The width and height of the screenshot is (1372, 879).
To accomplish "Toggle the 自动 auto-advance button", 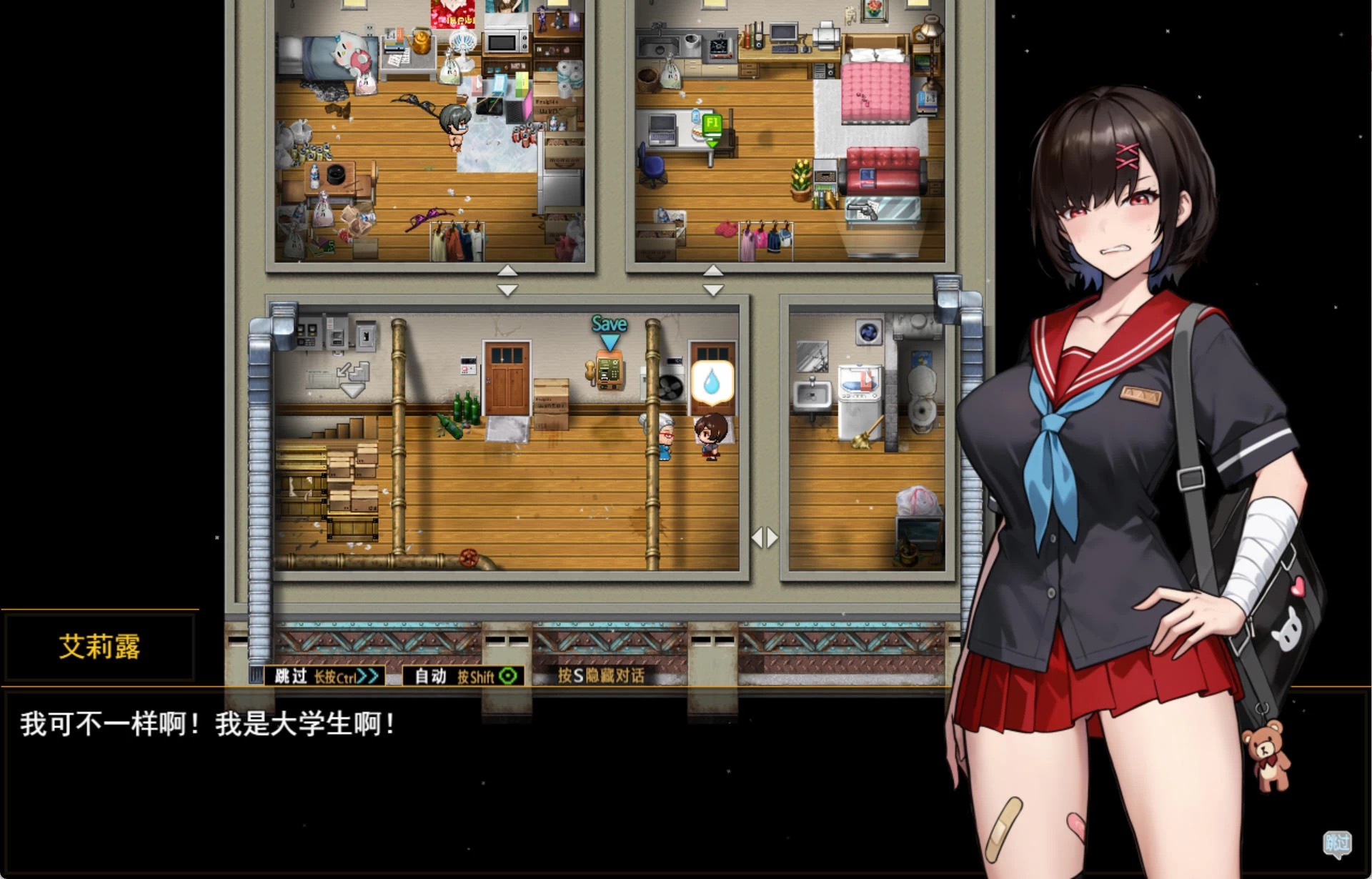I will (464, 676).
